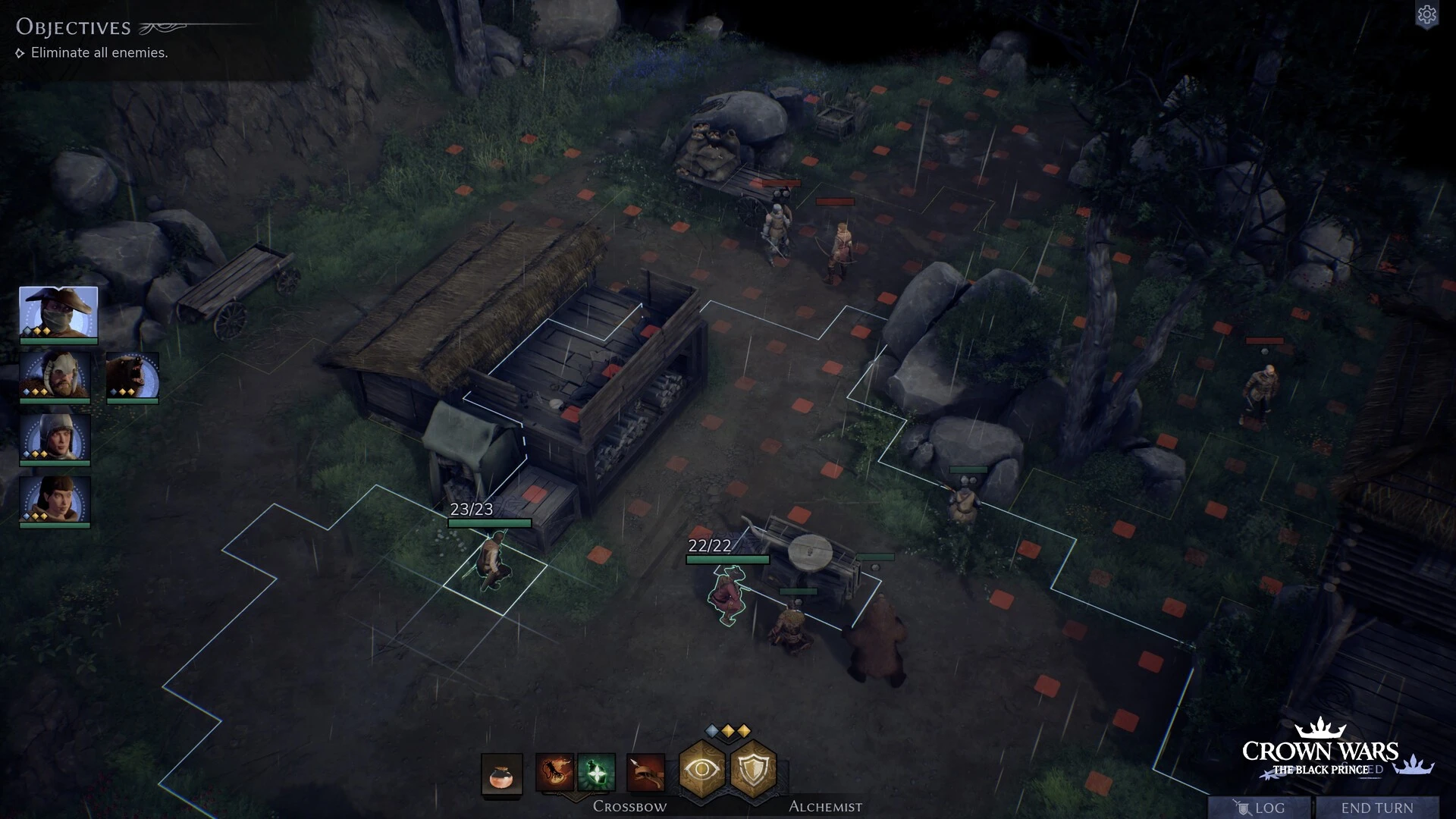Open settings via the gear icon

point(1426,15)
